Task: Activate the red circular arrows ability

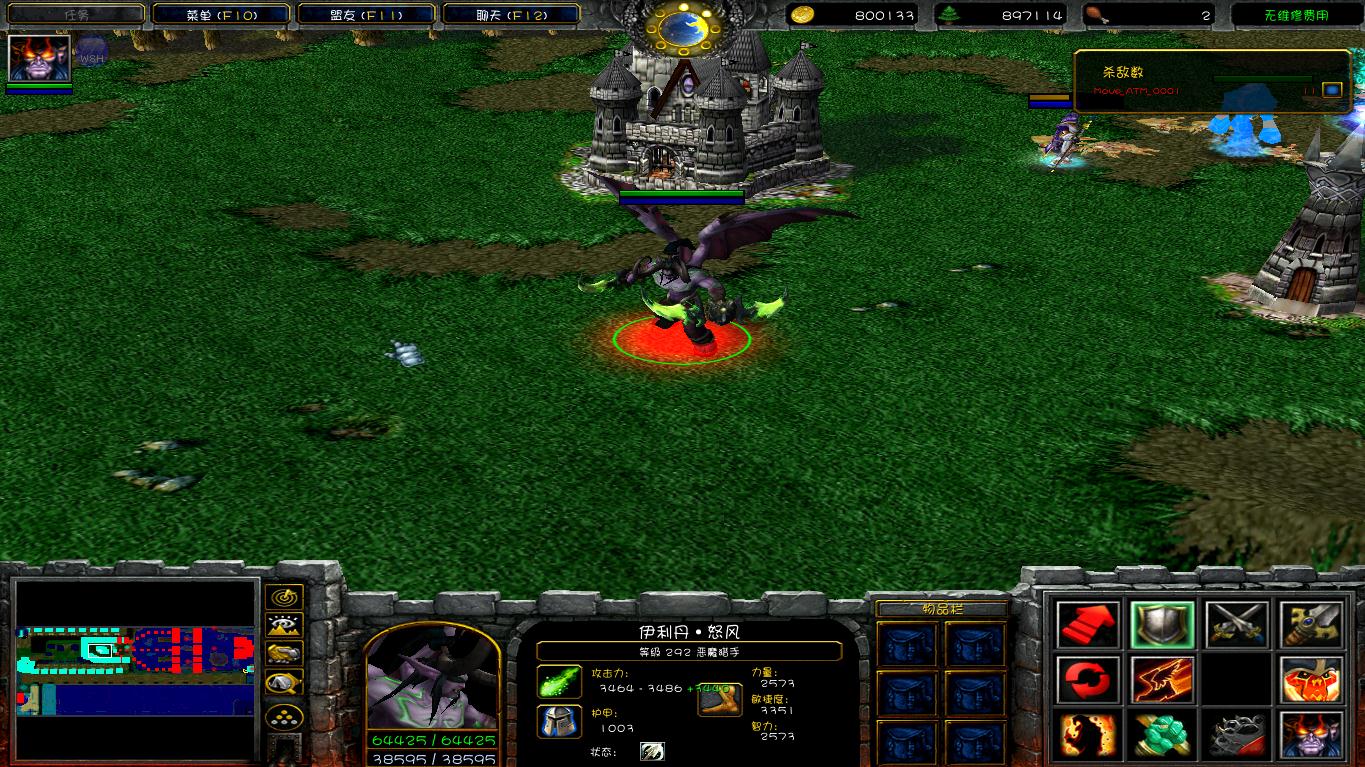Action: (x=1088, y=680)
